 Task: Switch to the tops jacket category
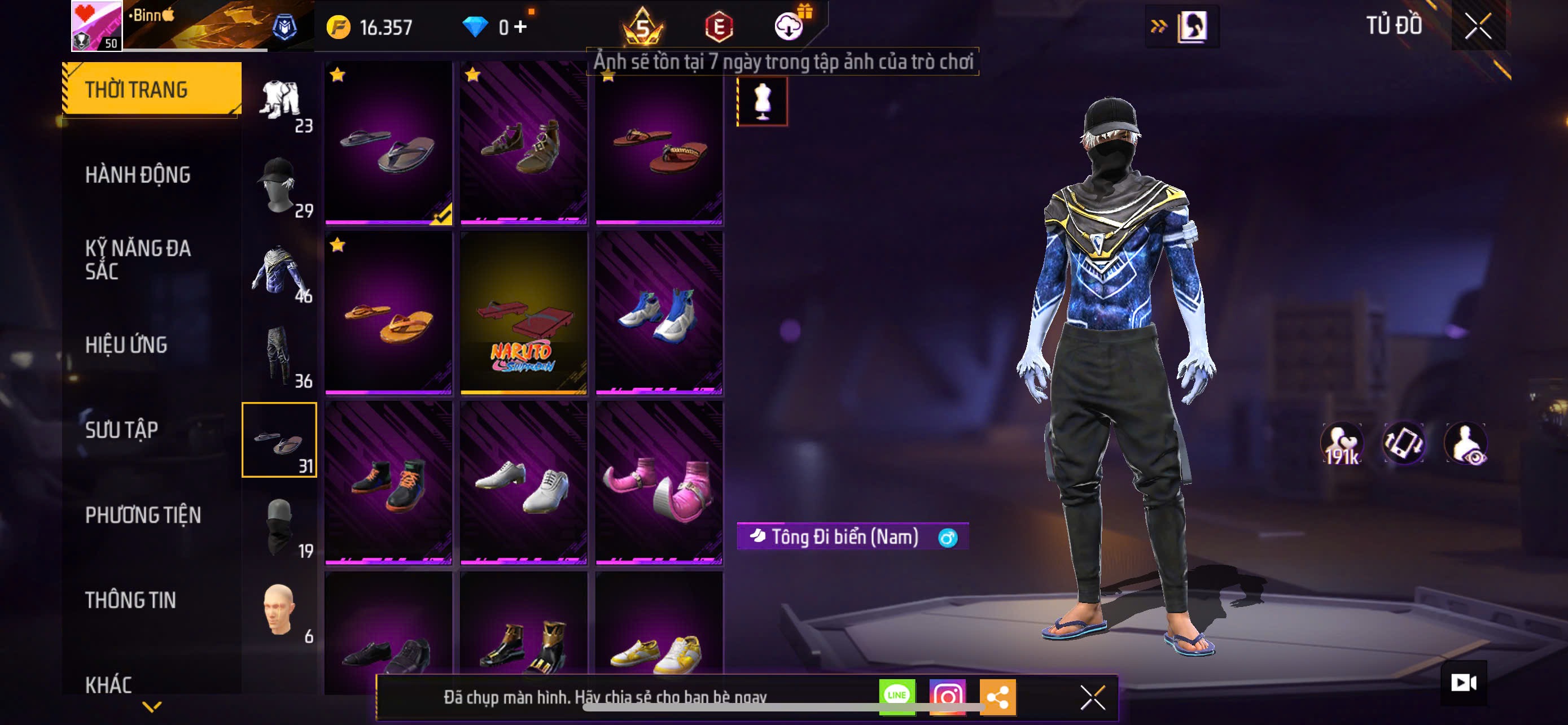(x=280, y=270)
